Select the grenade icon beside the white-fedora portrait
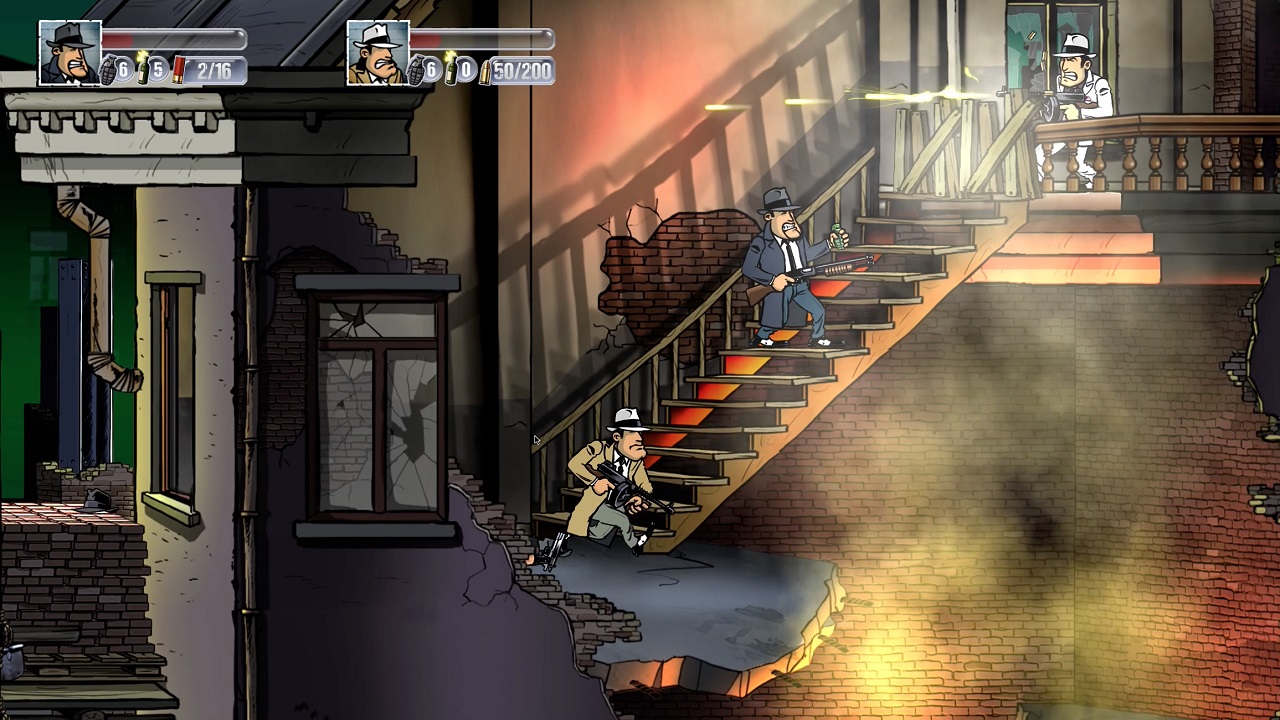 coord(416,70)
